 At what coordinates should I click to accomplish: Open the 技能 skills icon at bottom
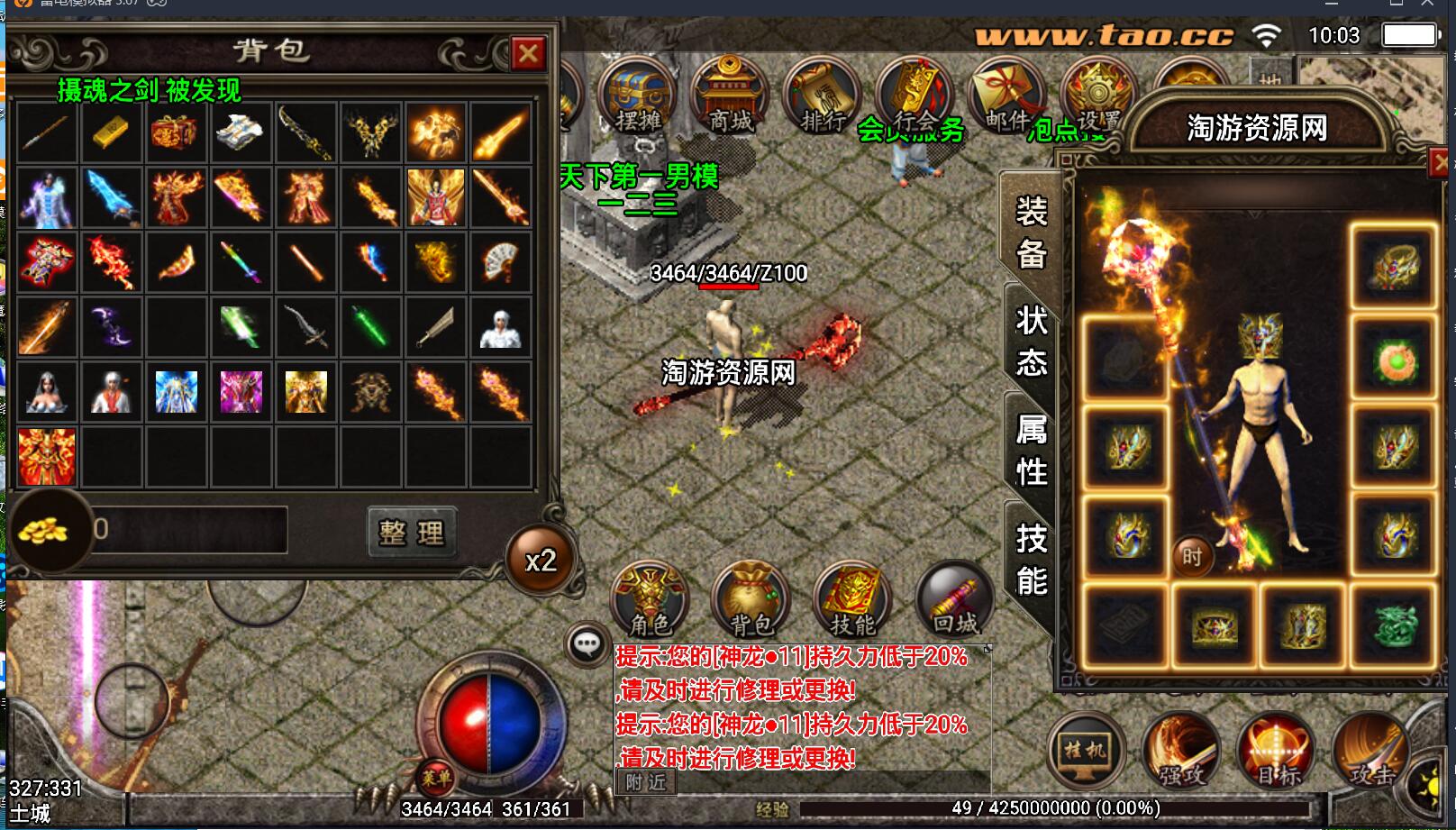pos(851,599)
